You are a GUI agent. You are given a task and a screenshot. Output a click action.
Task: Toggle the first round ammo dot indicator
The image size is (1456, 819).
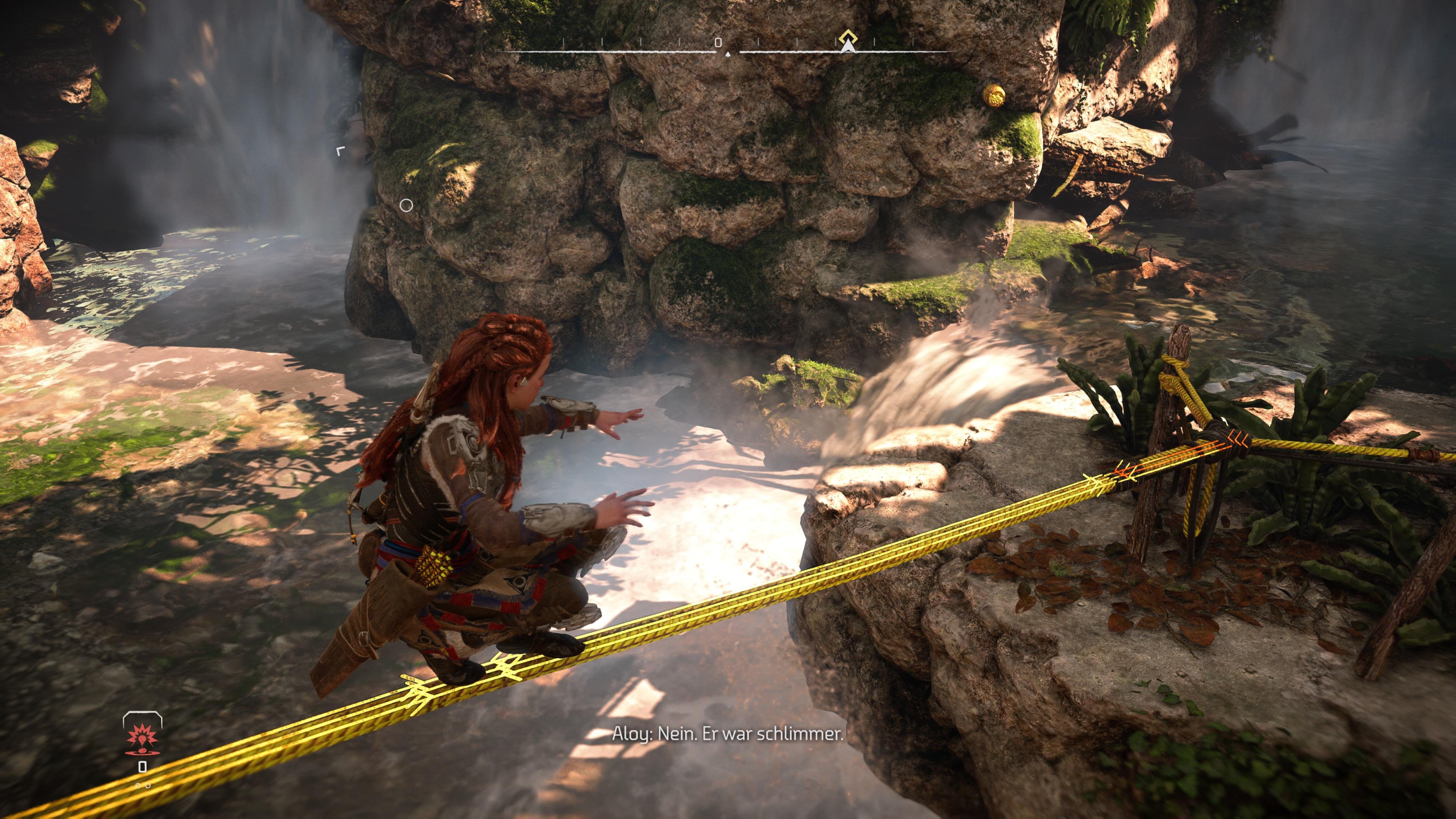pyautogui.click(x=138, y=786)
